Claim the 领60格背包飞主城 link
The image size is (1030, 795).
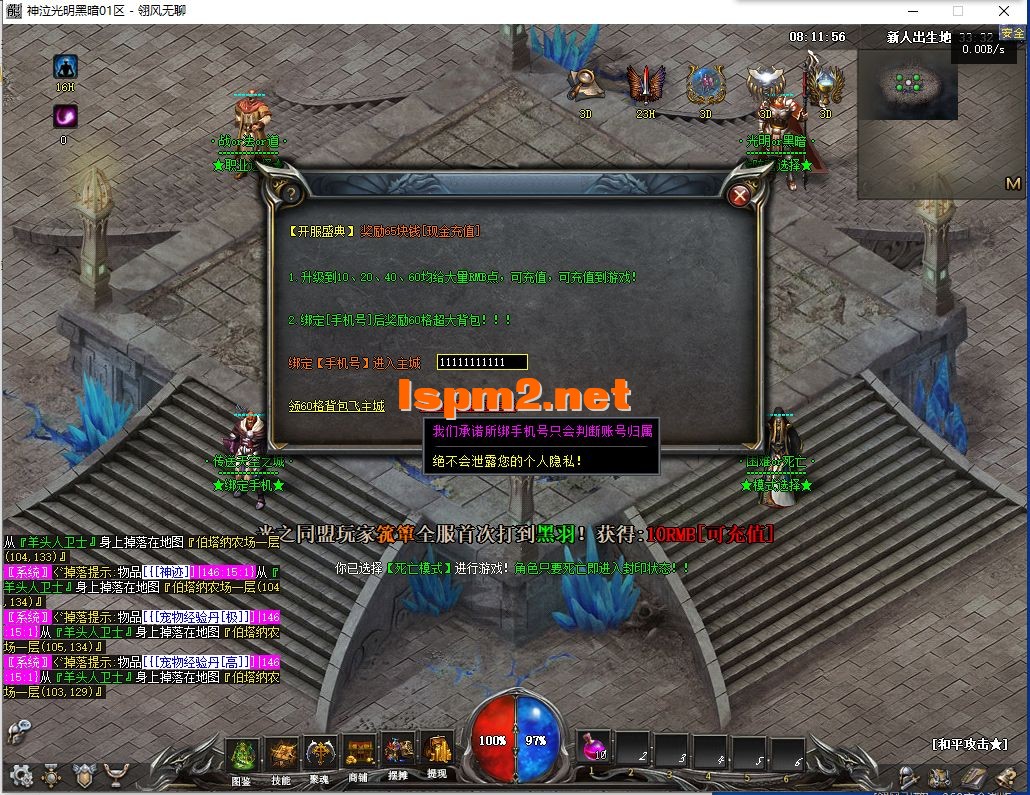[x=336, y=406]
